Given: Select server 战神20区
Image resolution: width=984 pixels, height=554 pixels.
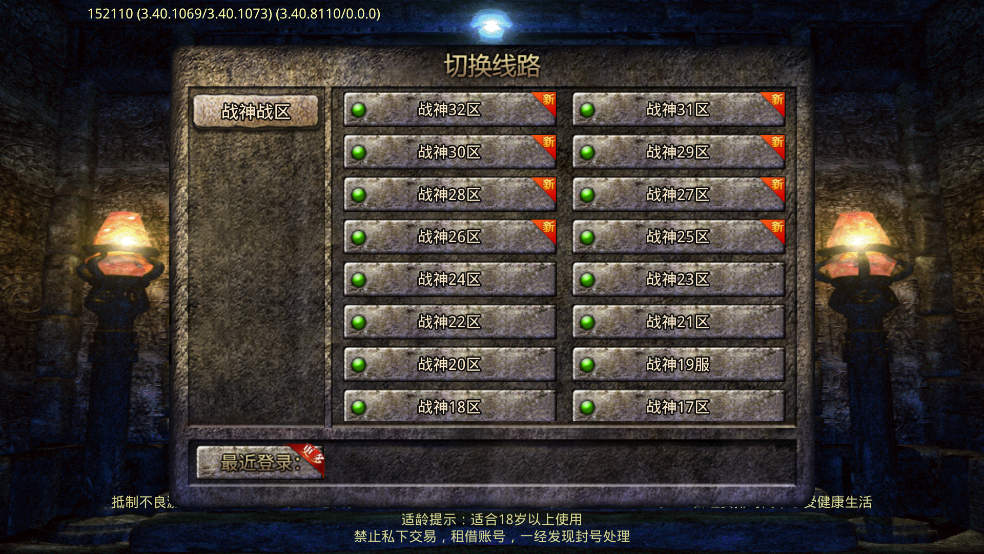Looking at the screenshot, I should [x=449, y=364].
